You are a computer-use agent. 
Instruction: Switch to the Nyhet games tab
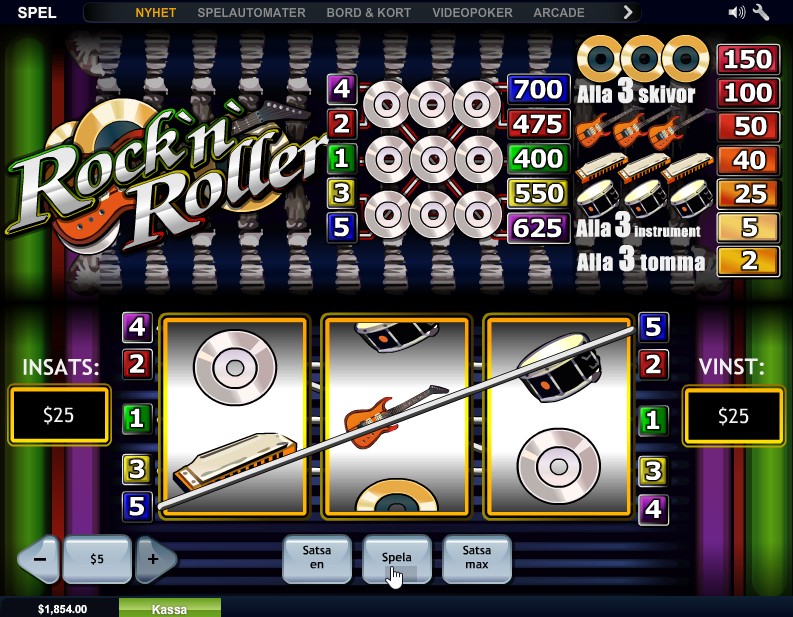pyautogui.click(x=155, y=13)
